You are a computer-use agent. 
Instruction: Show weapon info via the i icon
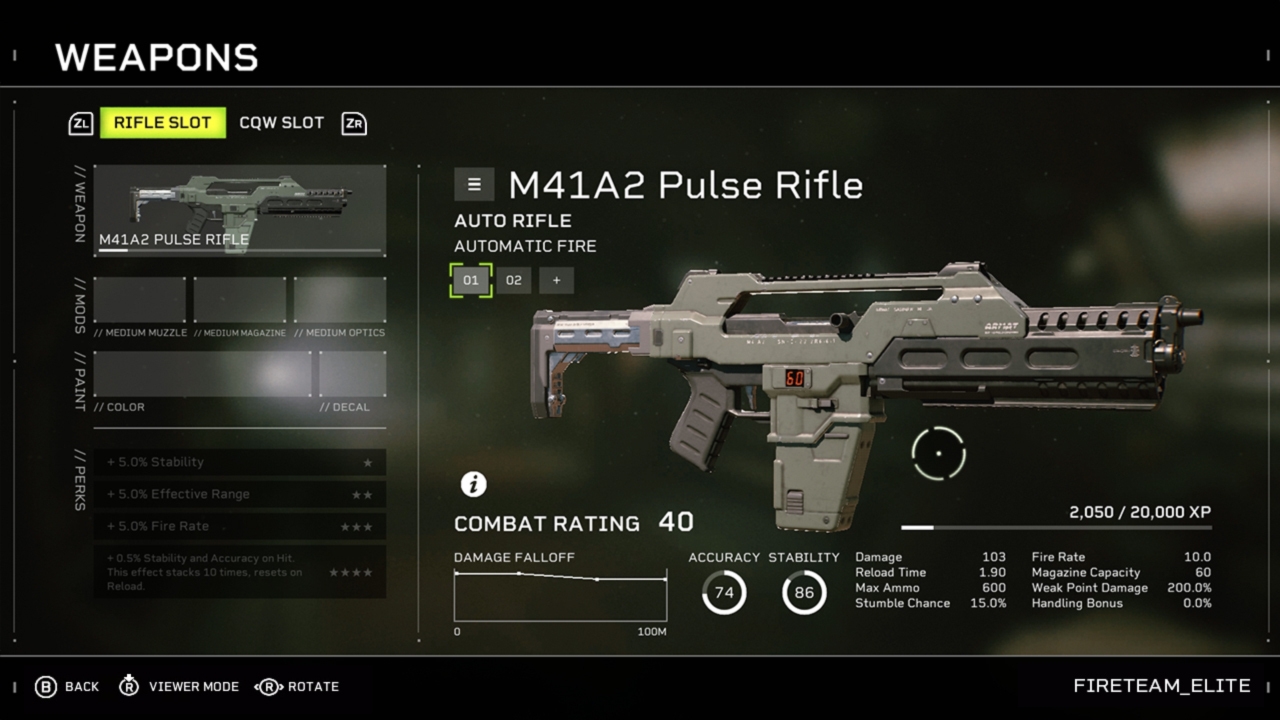coord(473,484)
